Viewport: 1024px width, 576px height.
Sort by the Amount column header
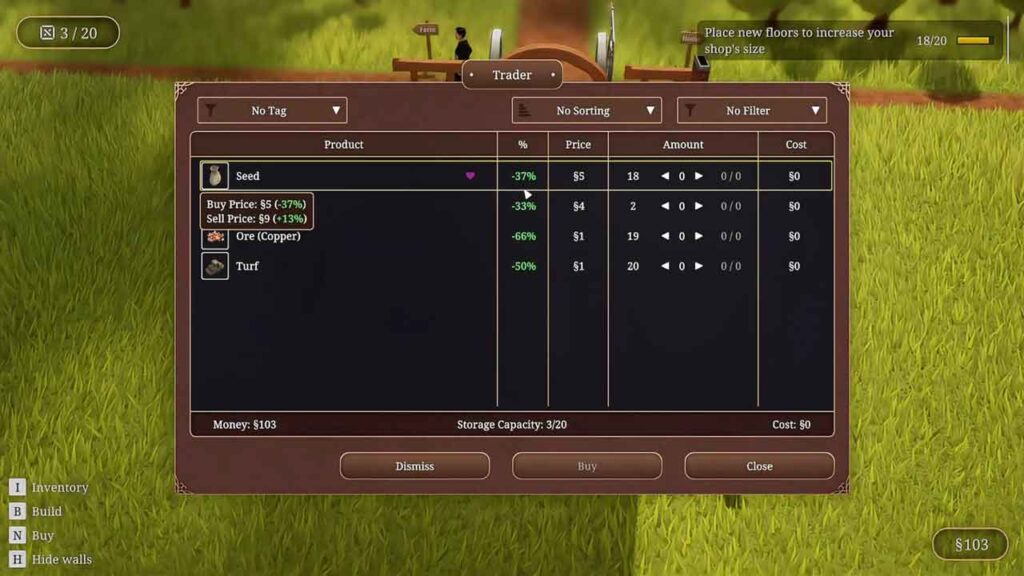[683, 145]
